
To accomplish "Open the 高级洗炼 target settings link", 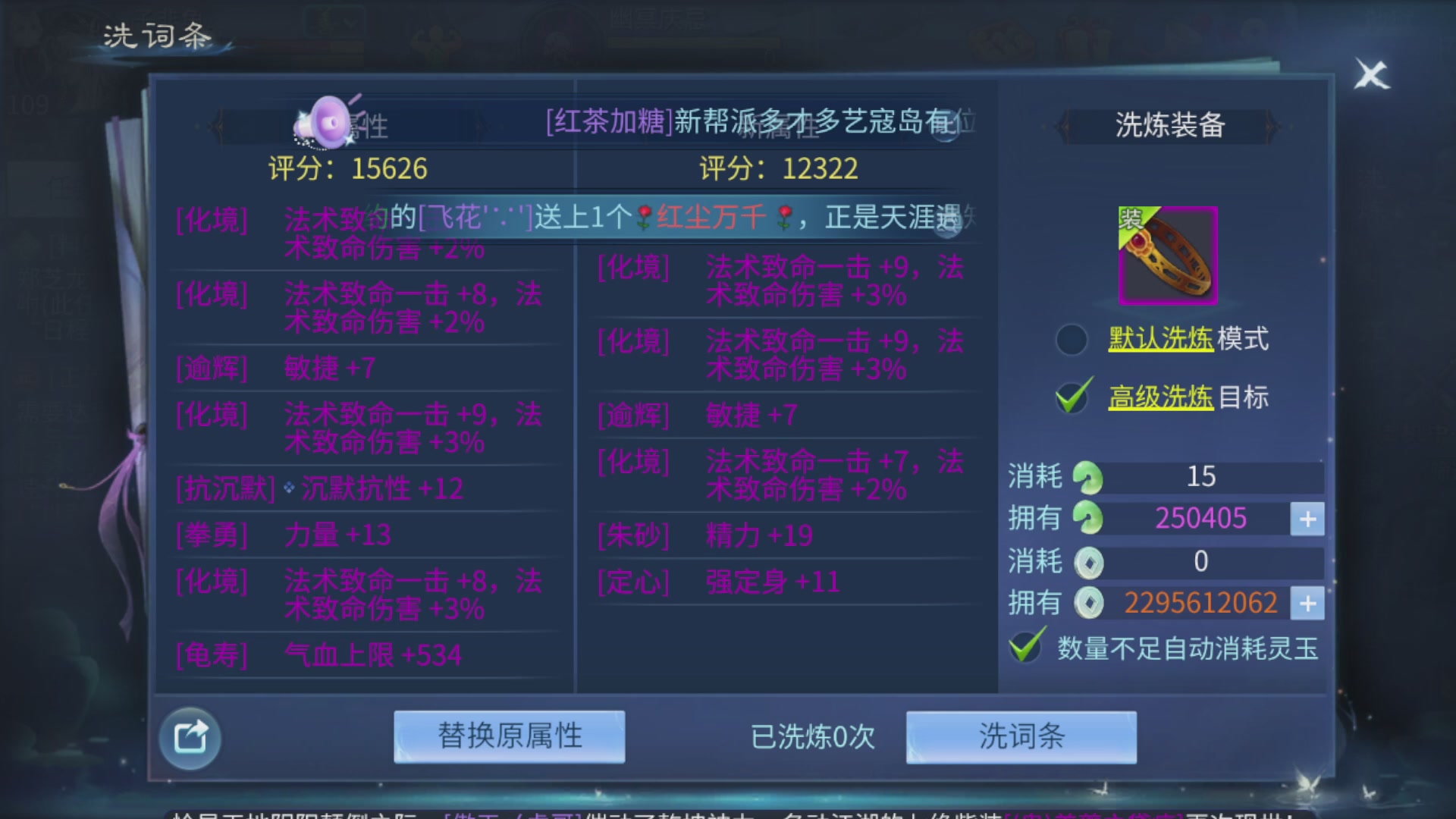I will click(x=1162, y=397).
